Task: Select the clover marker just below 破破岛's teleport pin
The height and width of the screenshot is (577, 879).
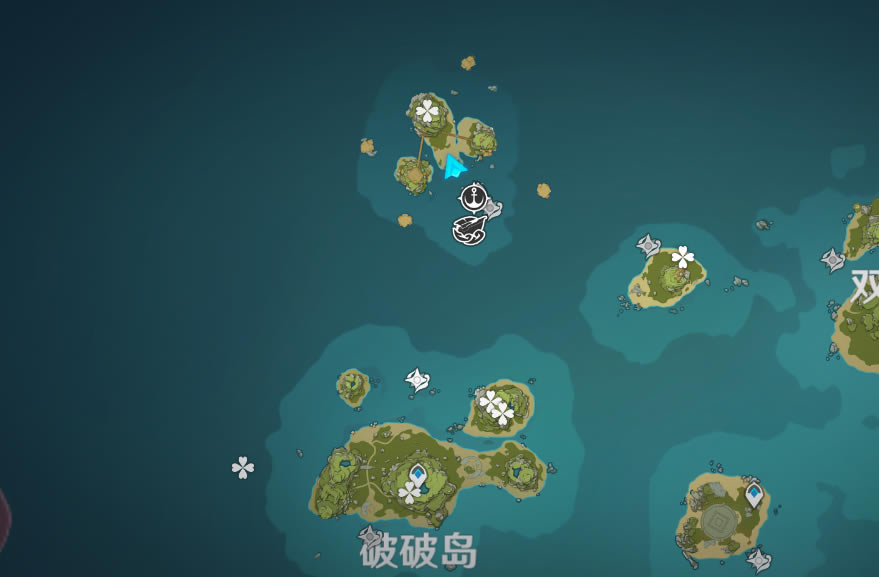Action: pos(410,492)
